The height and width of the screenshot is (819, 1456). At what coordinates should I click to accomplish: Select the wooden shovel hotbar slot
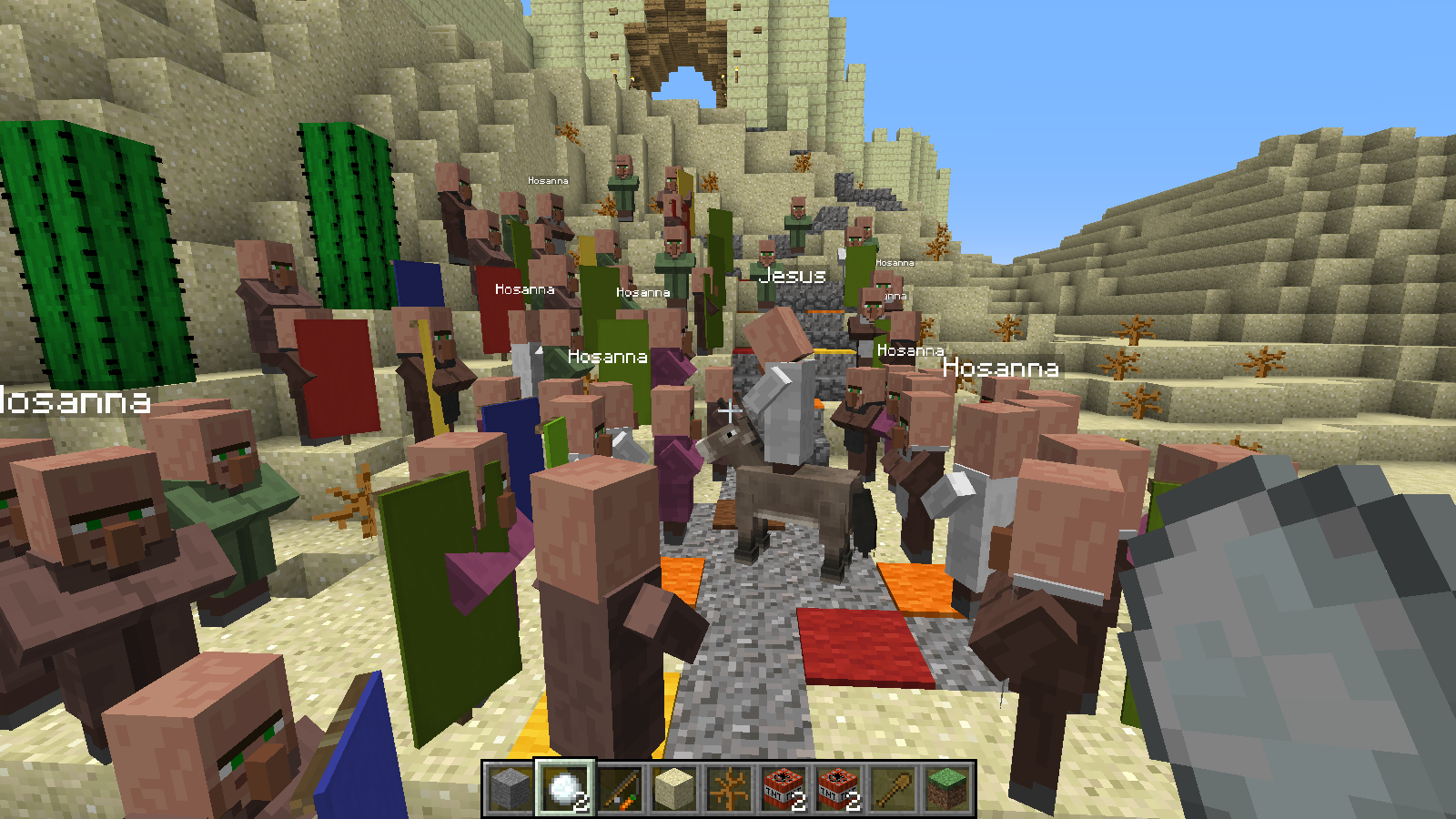[893, 788]
